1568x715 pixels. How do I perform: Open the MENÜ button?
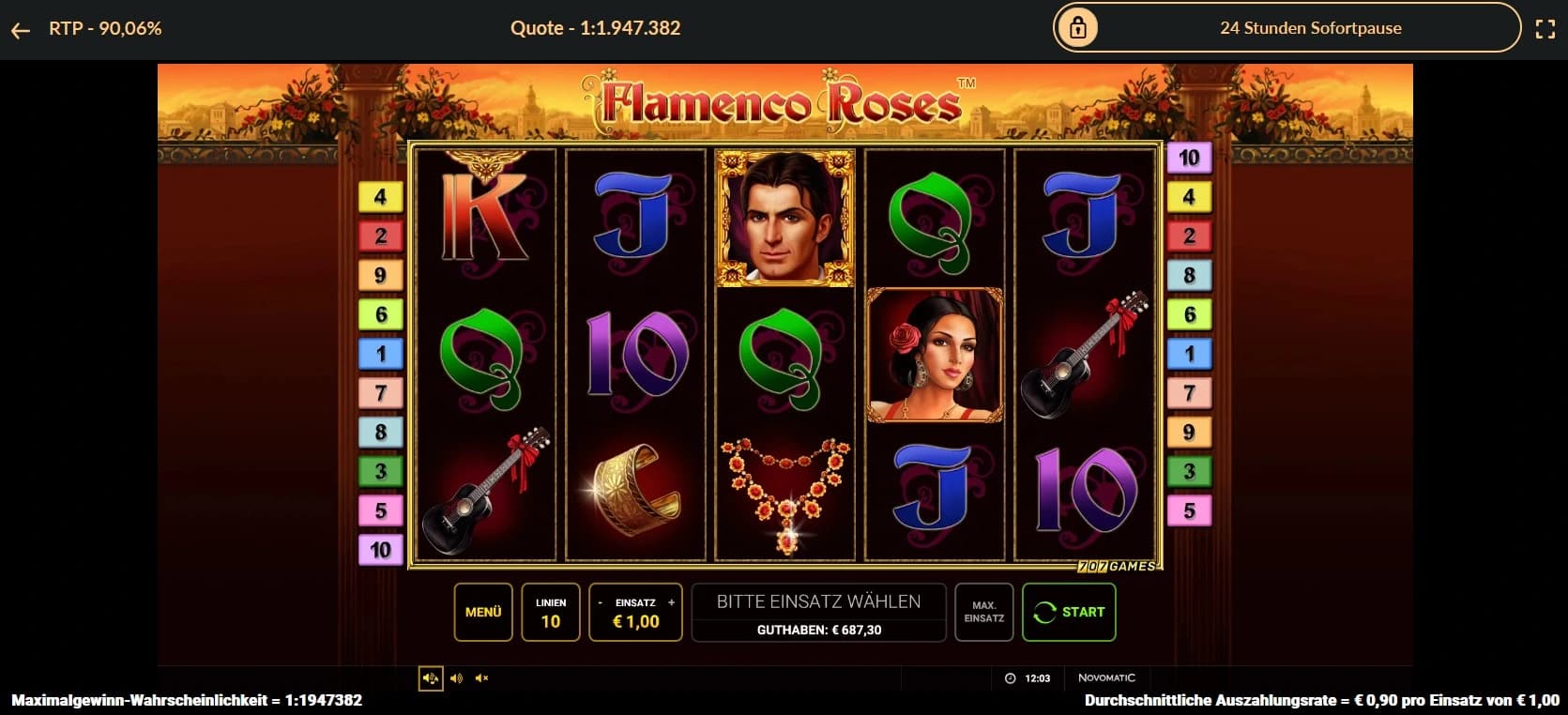click(483, 612)
